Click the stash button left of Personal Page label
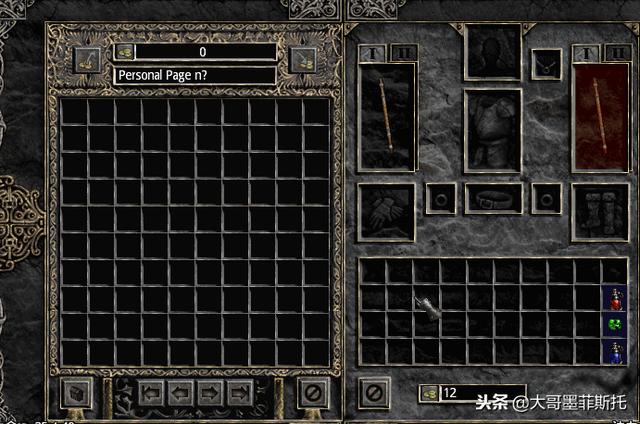 tap(87, 61)
